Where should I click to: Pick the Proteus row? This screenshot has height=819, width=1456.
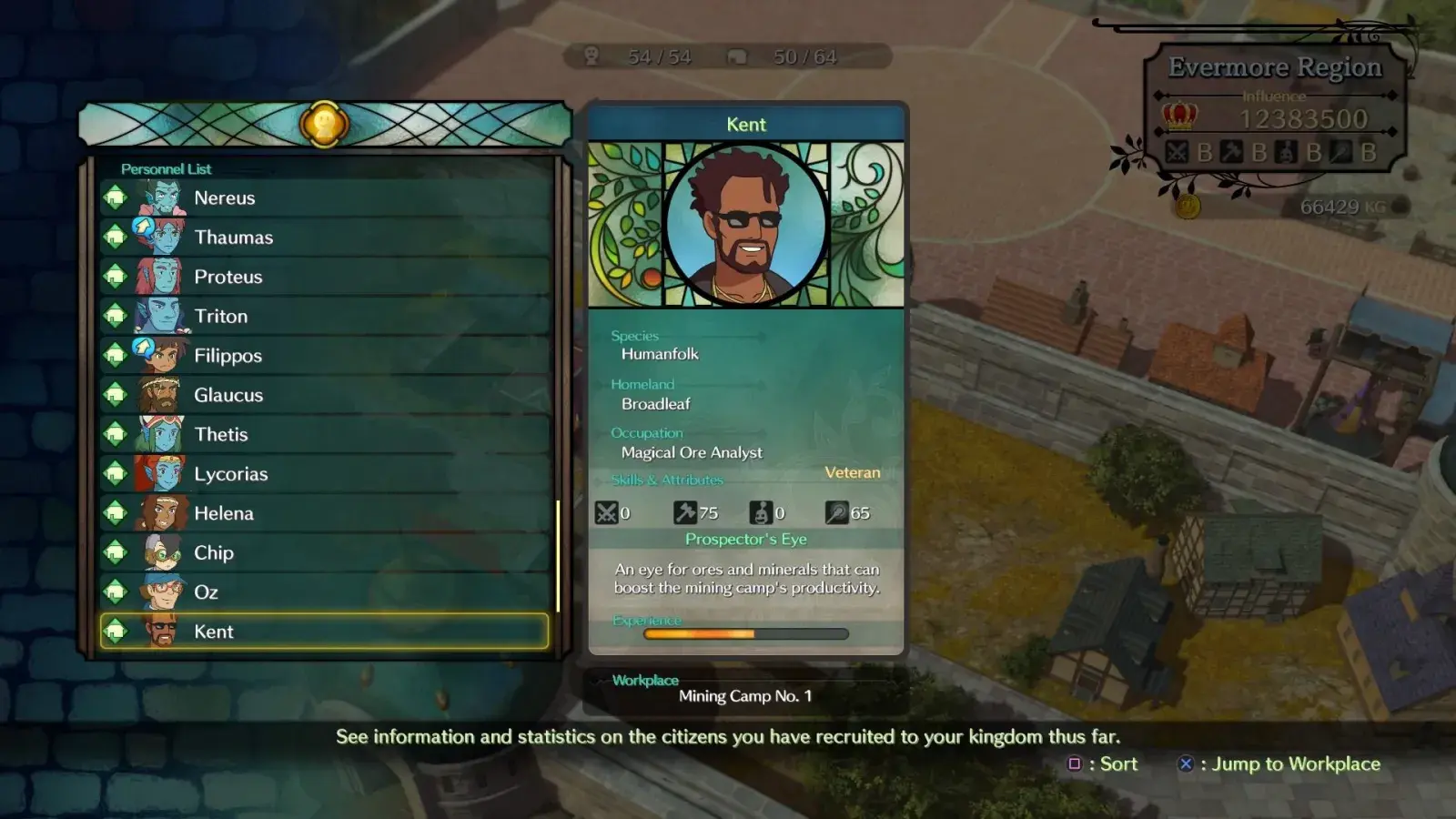(x=324, y=277)
